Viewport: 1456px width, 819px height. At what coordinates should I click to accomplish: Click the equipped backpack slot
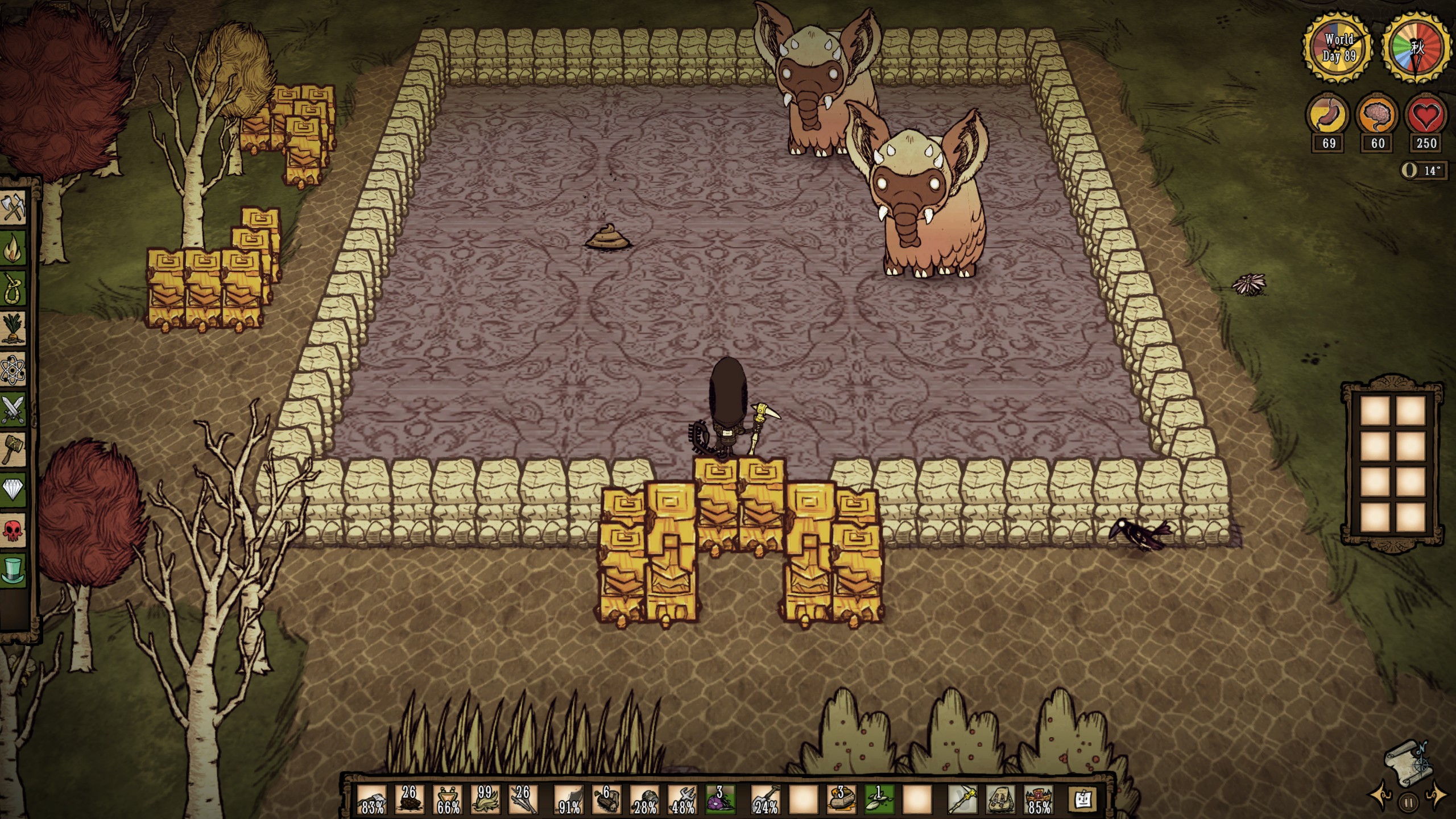pyautogui.click(x=1000, y=800)
